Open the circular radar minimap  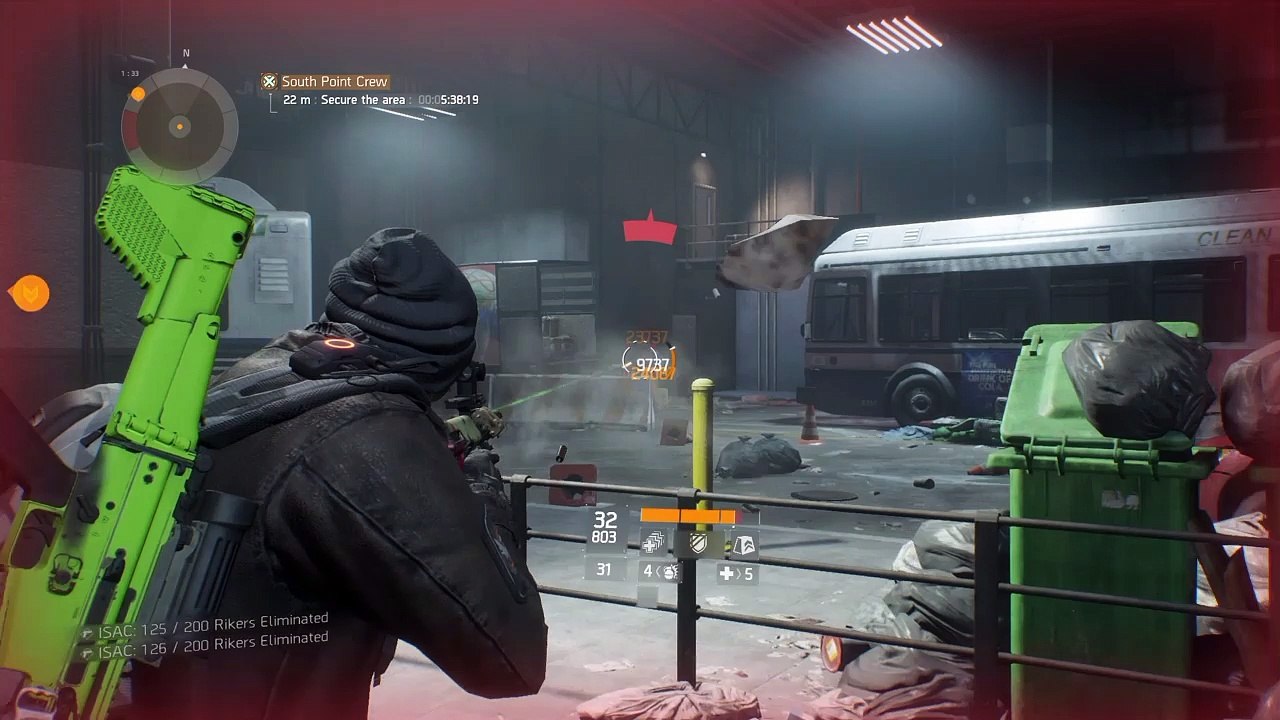click(x=180, y=126)
